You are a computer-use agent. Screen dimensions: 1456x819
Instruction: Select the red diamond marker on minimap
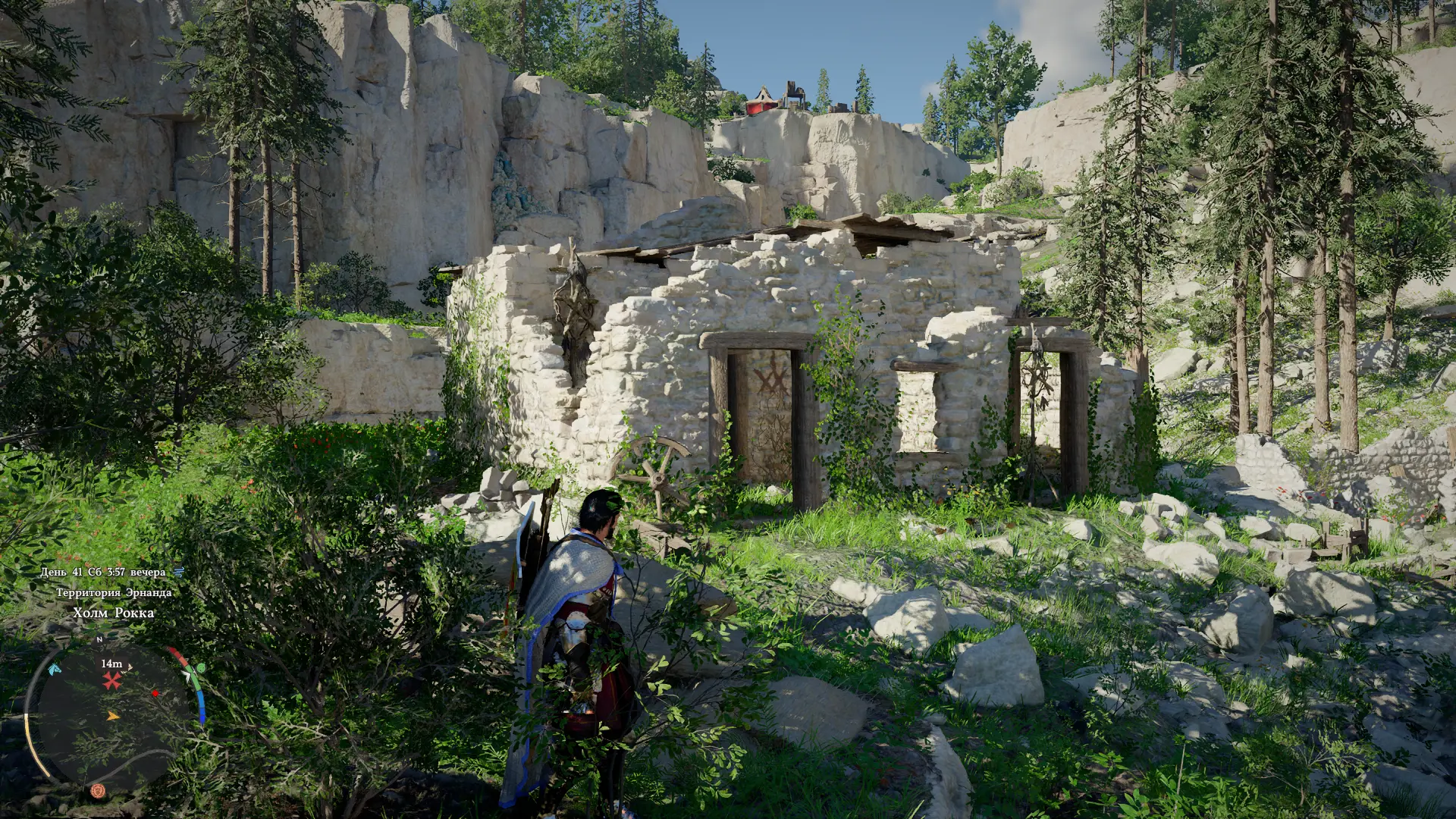click(x=155, y=693)
